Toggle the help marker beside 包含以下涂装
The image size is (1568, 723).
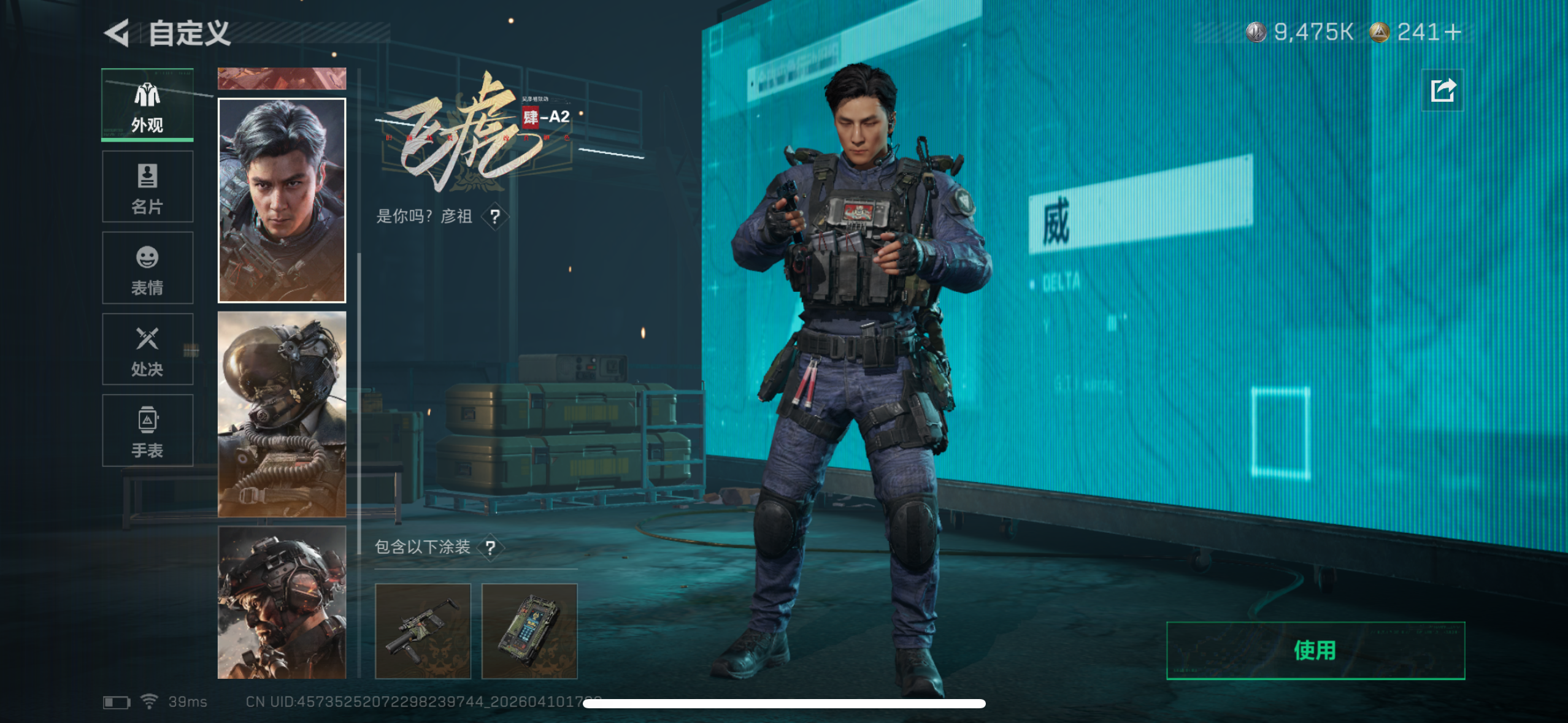(490, 547)
